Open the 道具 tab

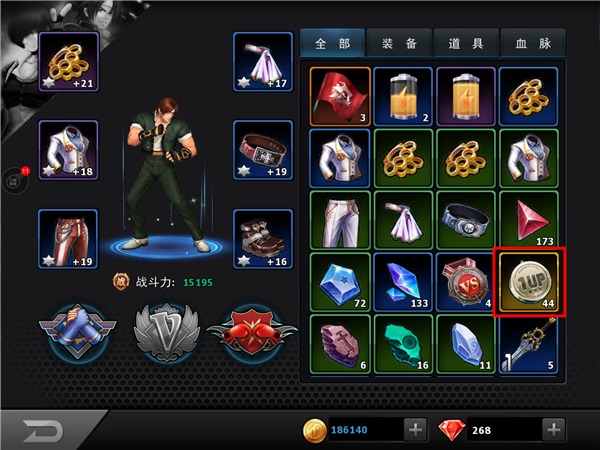tap(464, 43)
